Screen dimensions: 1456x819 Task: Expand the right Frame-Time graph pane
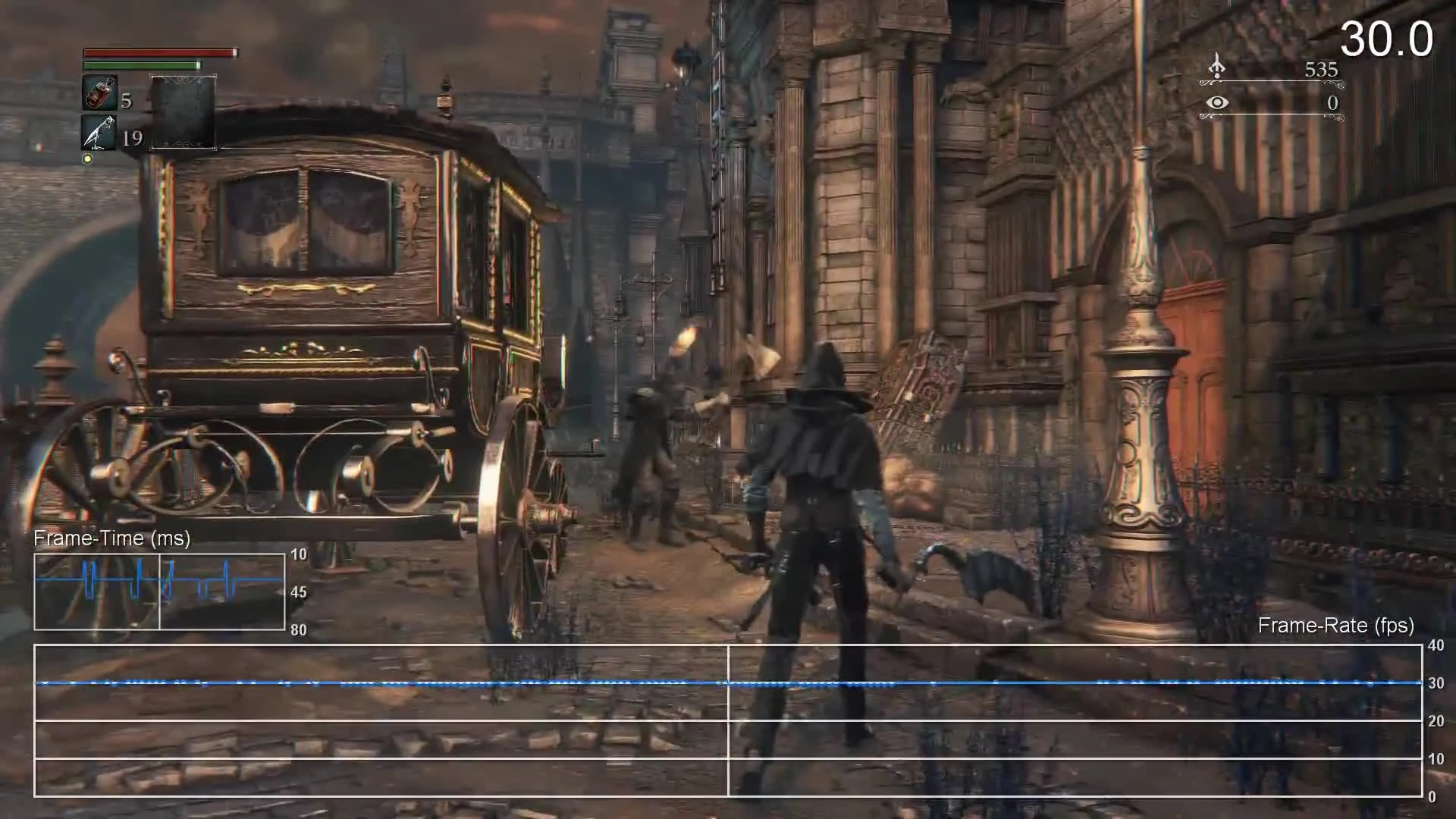(x=222, y=592)
